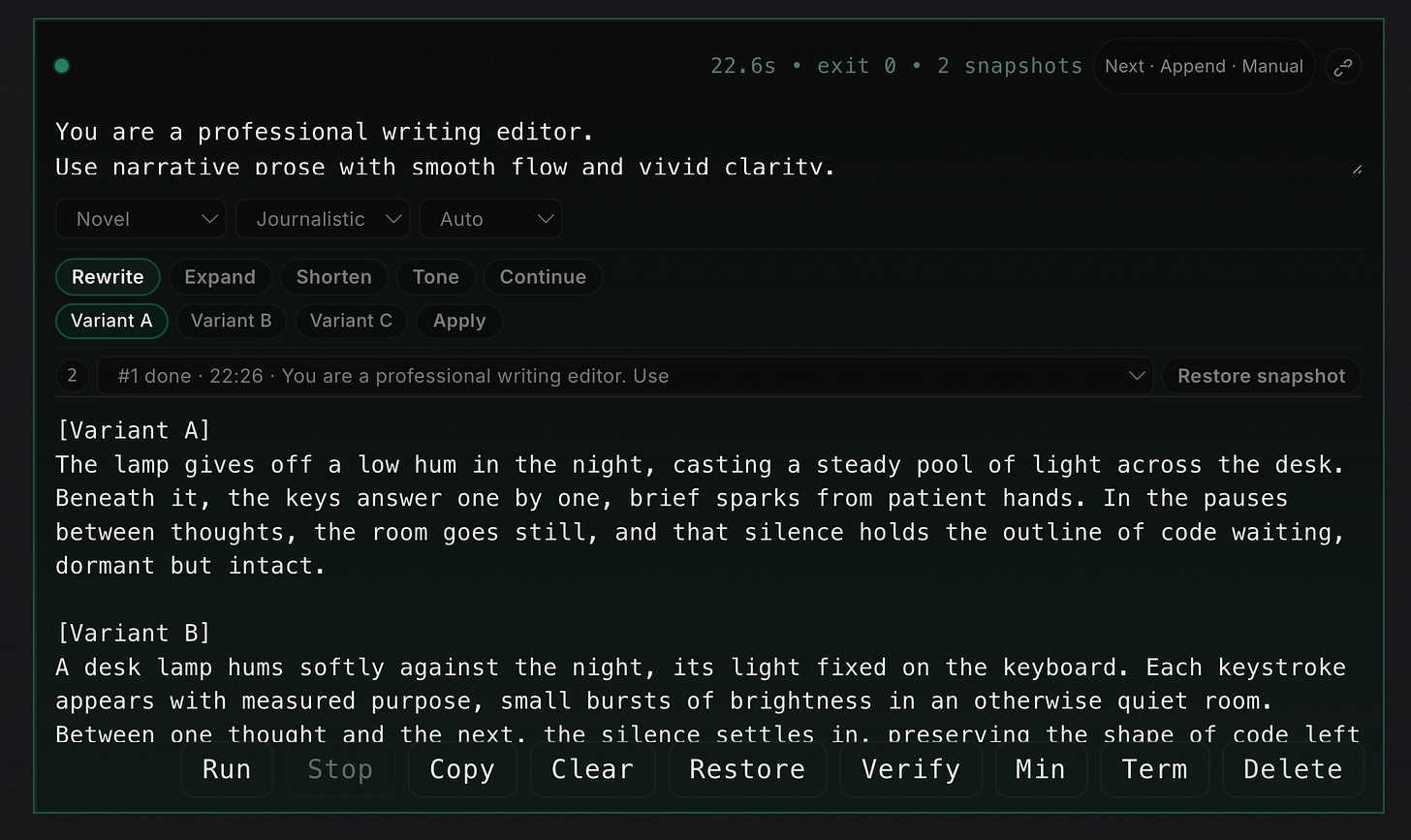This screenshot has width=1411, height=840.
Task: Select the Variant C chip
Action: click(x=351, y=321)
